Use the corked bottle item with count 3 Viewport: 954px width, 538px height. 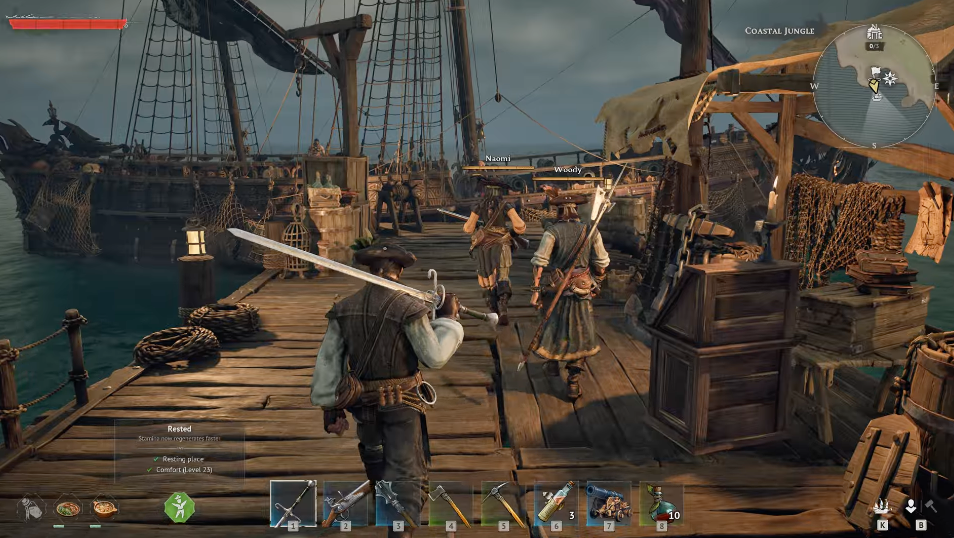[x=555, y=502]
